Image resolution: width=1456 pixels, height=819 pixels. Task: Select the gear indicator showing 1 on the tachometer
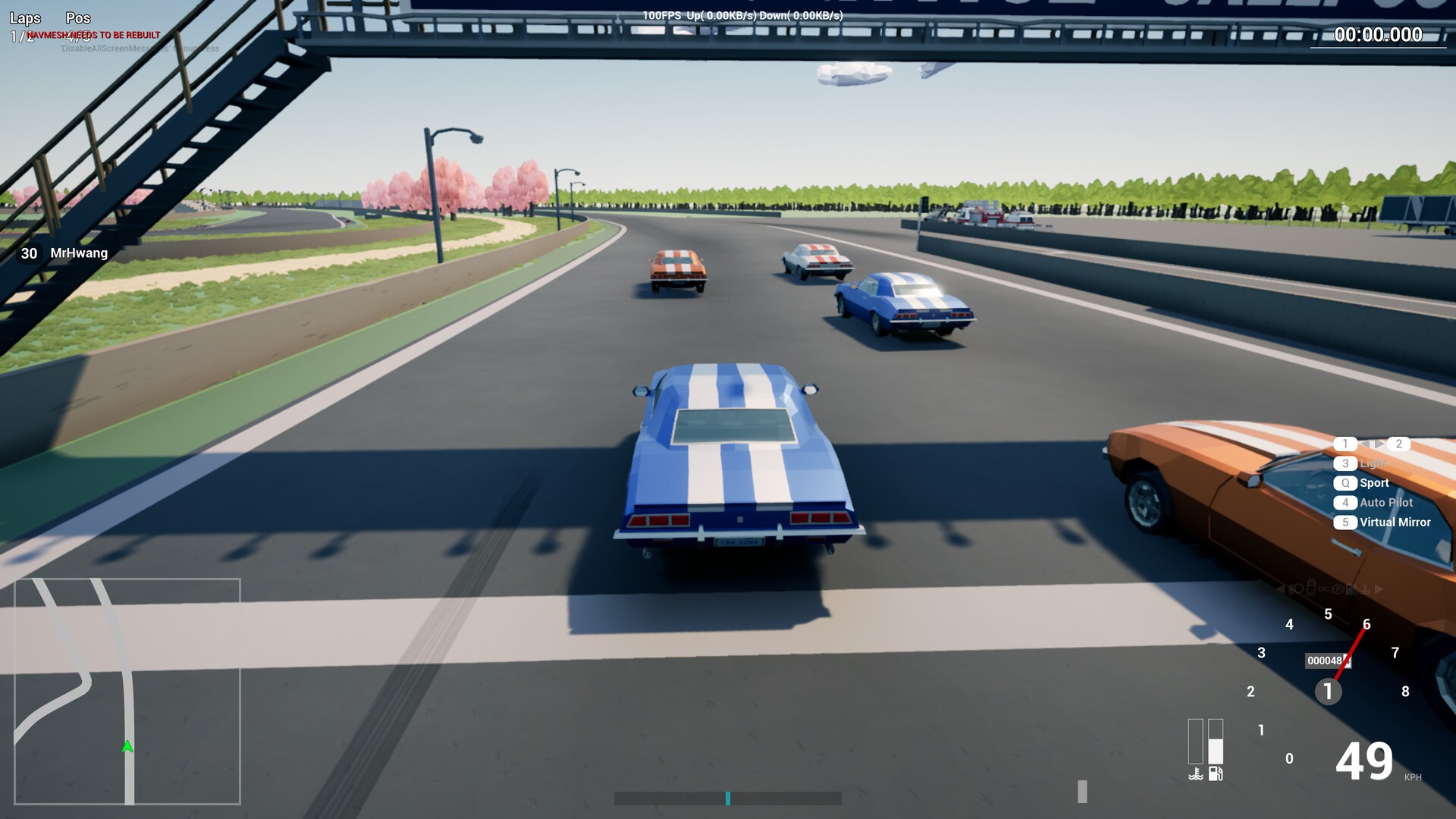[x=1328, y=691]
